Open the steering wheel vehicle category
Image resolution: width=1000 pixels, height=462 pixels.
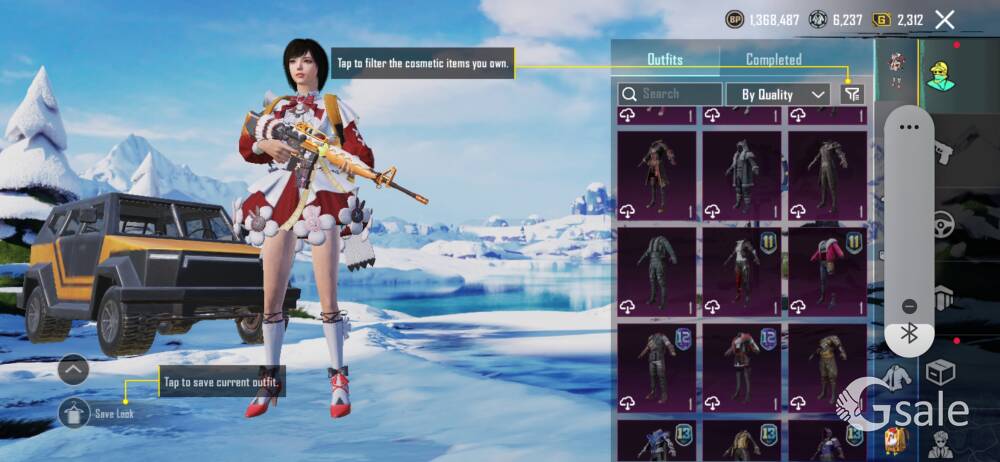pyautogui.click(x=943, y=224)
